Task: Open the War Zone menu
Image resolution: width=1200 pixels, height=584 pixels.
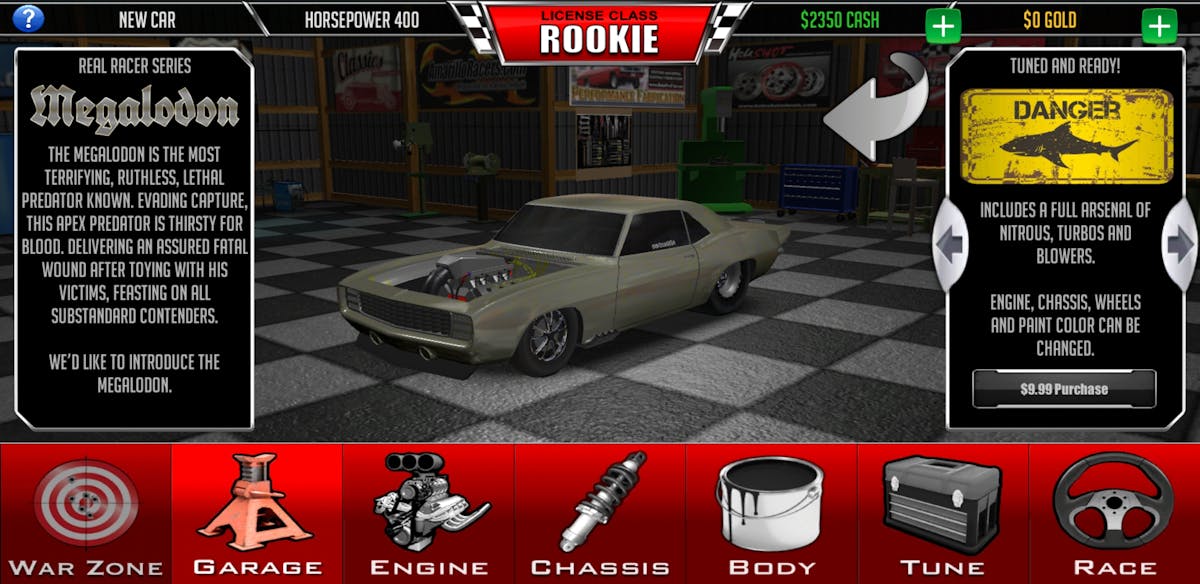Action: (x=85, y=514)
